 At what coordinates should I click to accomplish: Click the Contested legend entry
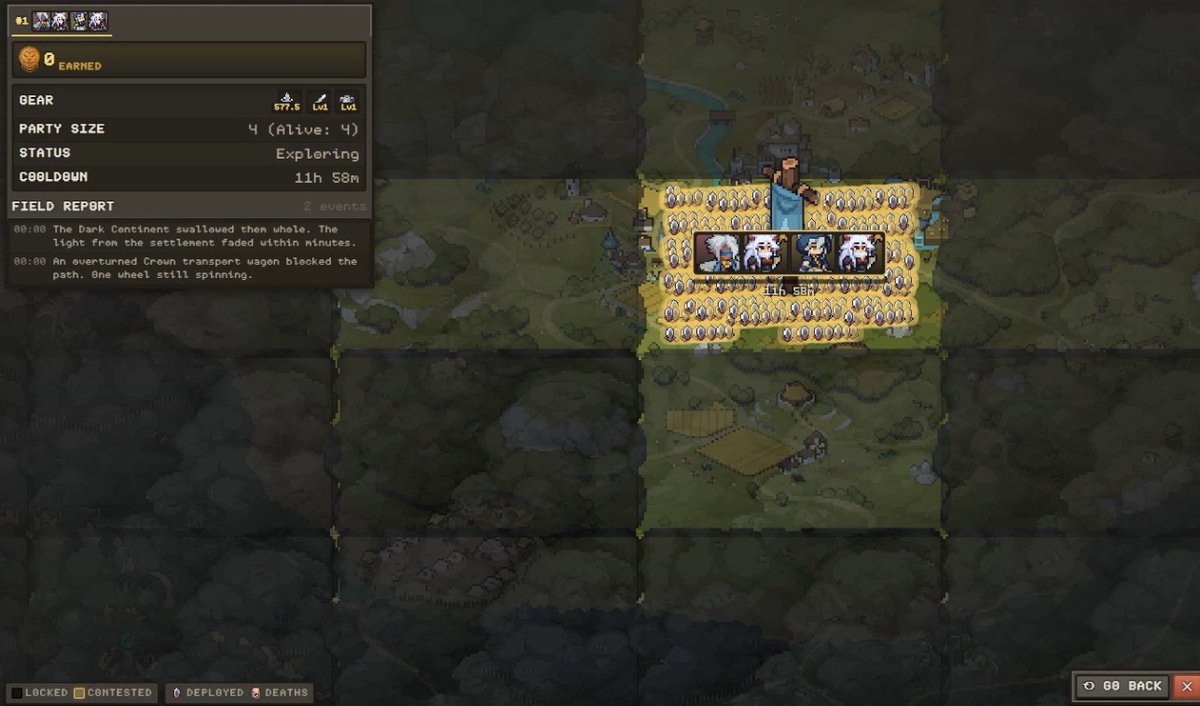point(113,692)
